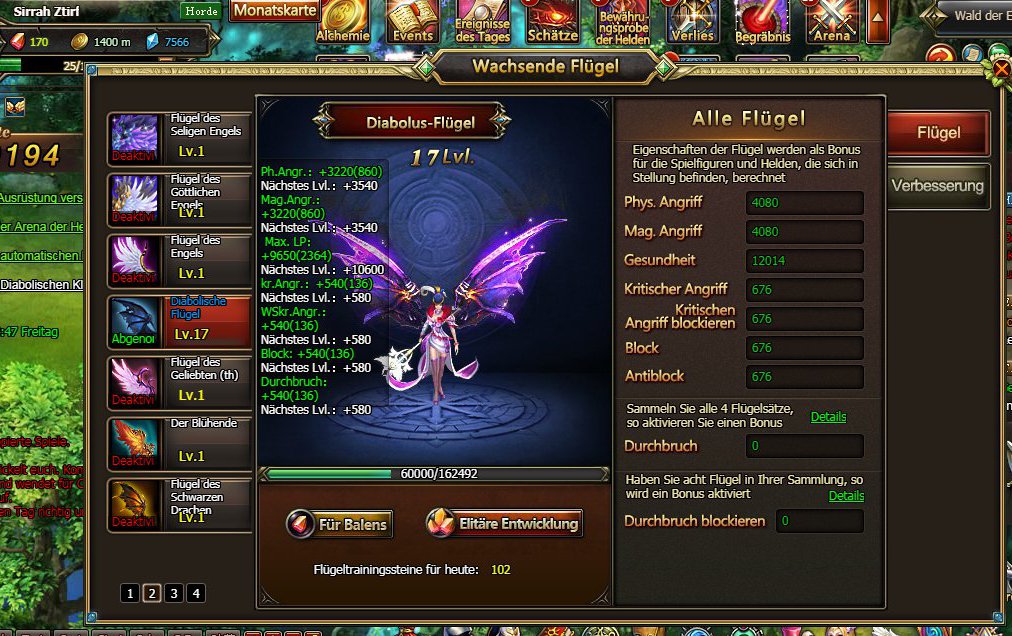Select Flügel des Göttlichen Engels
Image resolution: width=1012 pixels, height=636 pixels.
click(180, 200)
